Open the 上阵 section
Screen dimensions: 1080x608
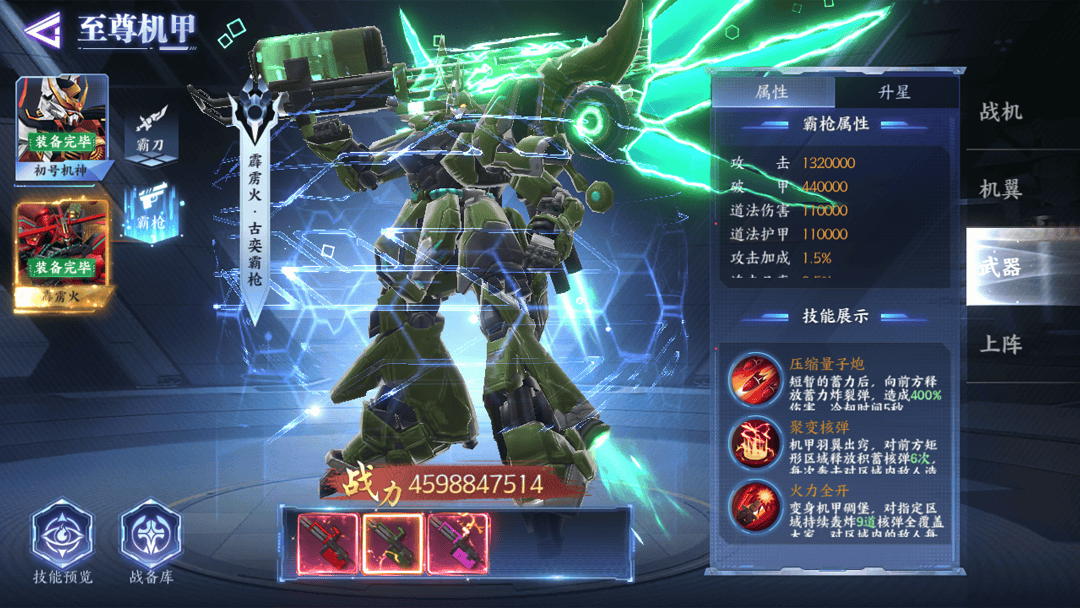[x=1001, y=344]
